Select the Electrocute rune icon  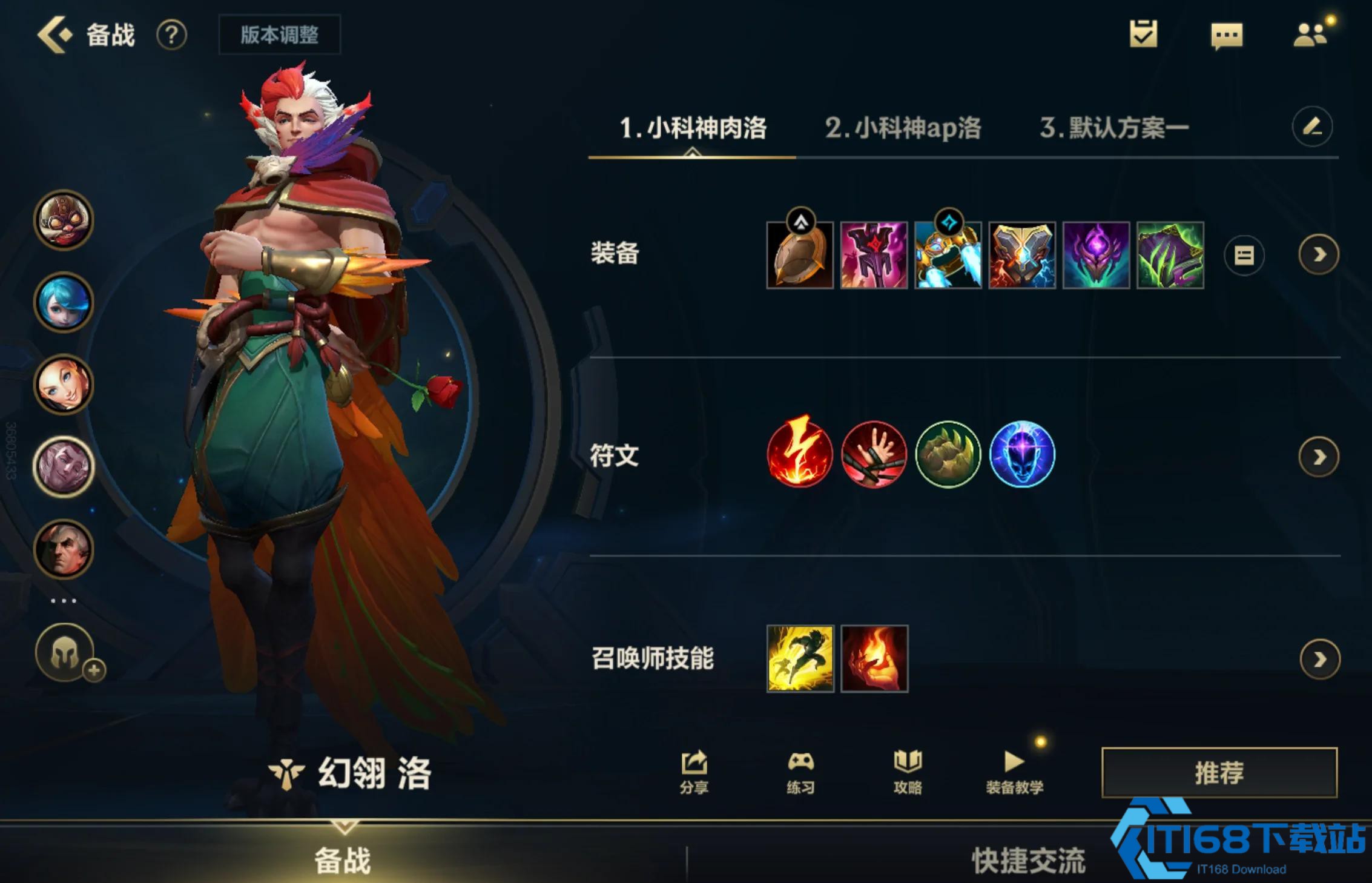click(801, 455)
